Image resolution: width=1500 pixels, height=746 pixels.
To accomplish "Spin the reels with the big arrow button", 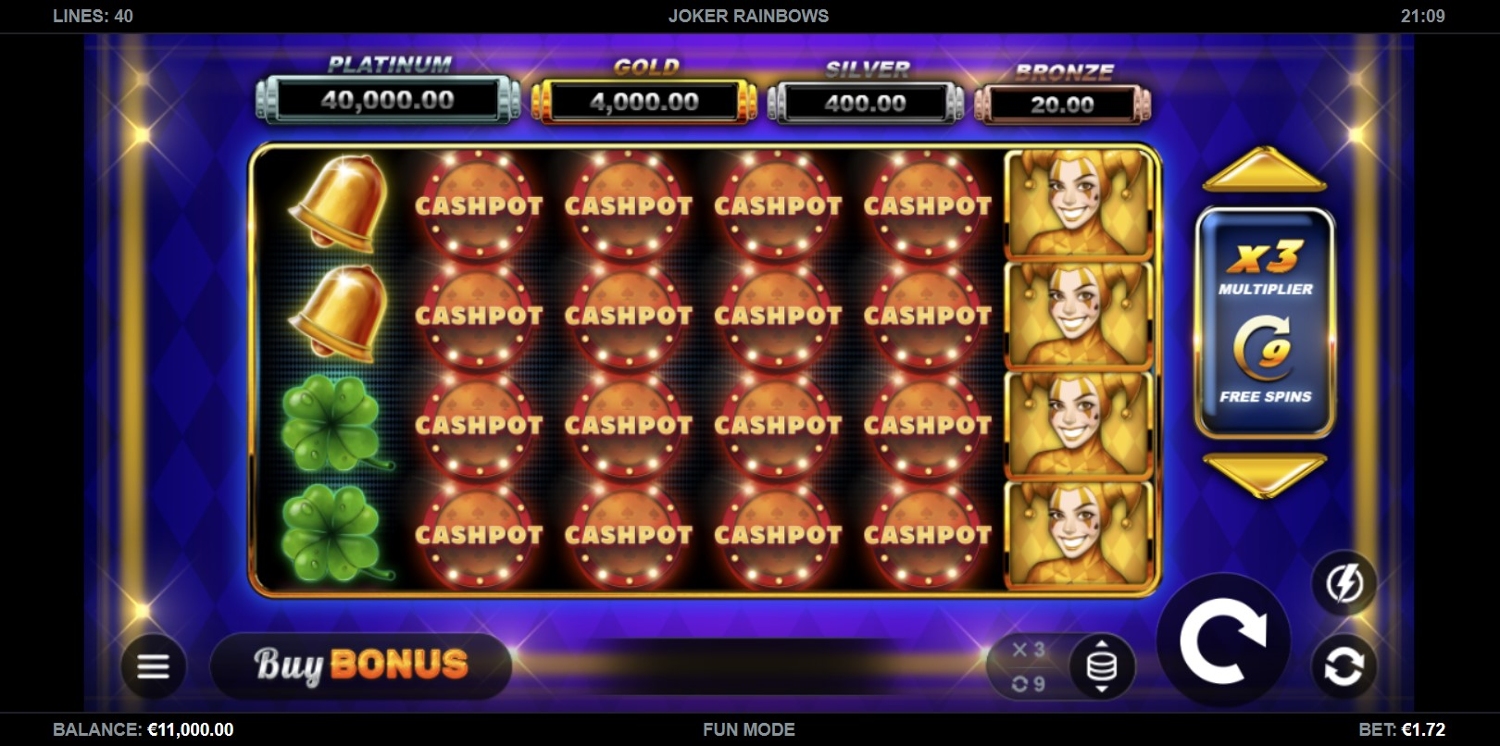I will pos(1223,640).
